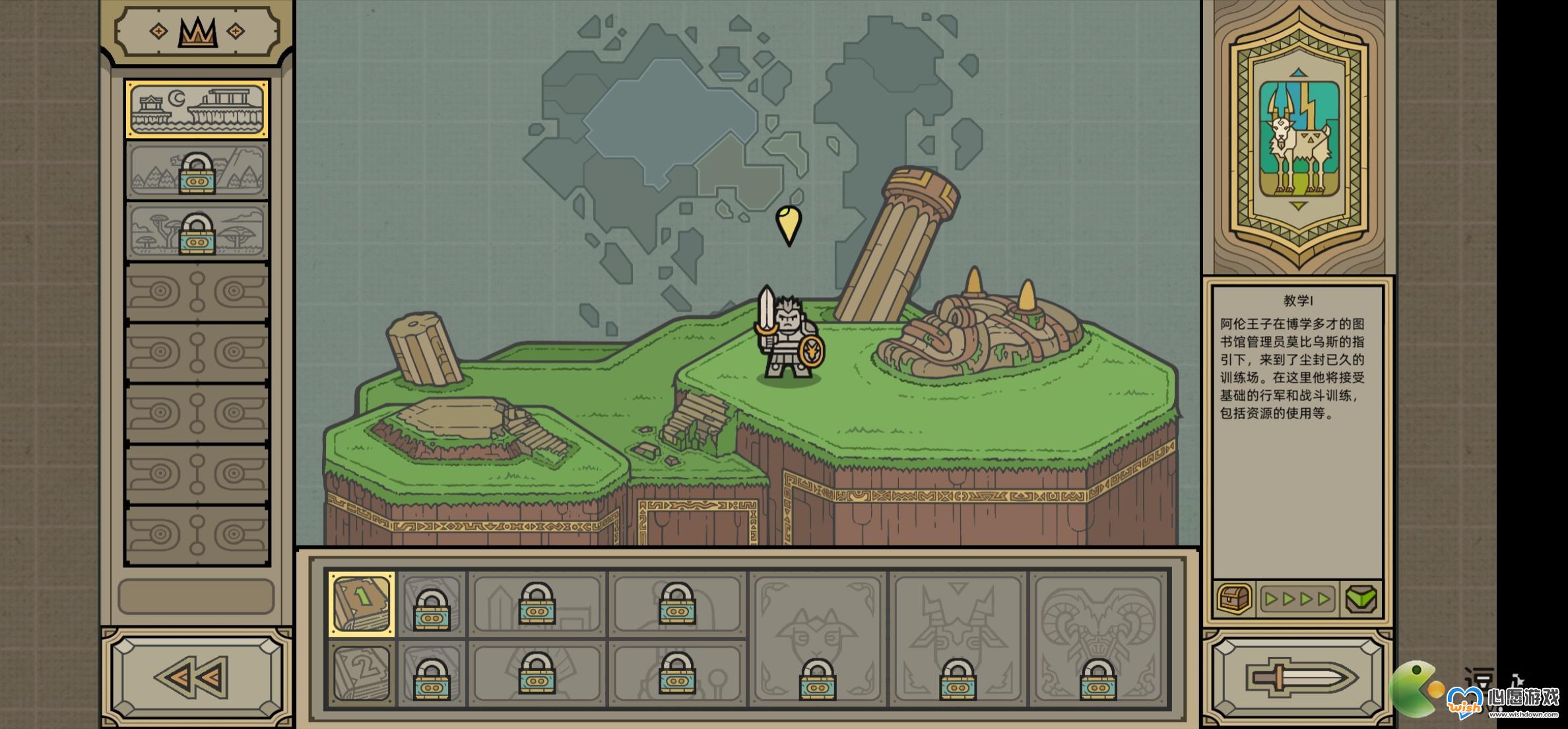
Task: Select the level 2 book tile
Action: tap(362, 672)
